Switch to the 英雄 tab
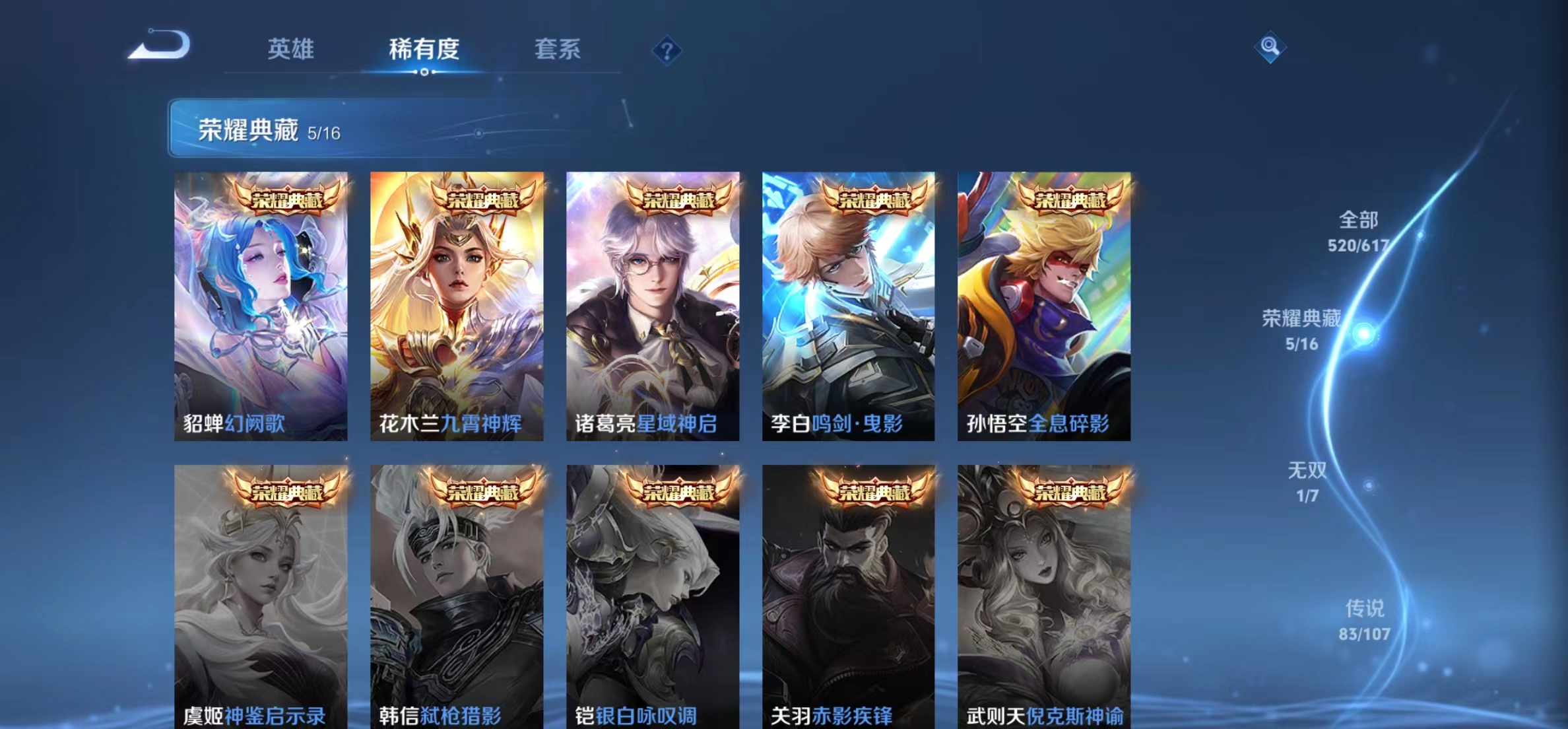The image size is (1568, 729). pos(291,49)
